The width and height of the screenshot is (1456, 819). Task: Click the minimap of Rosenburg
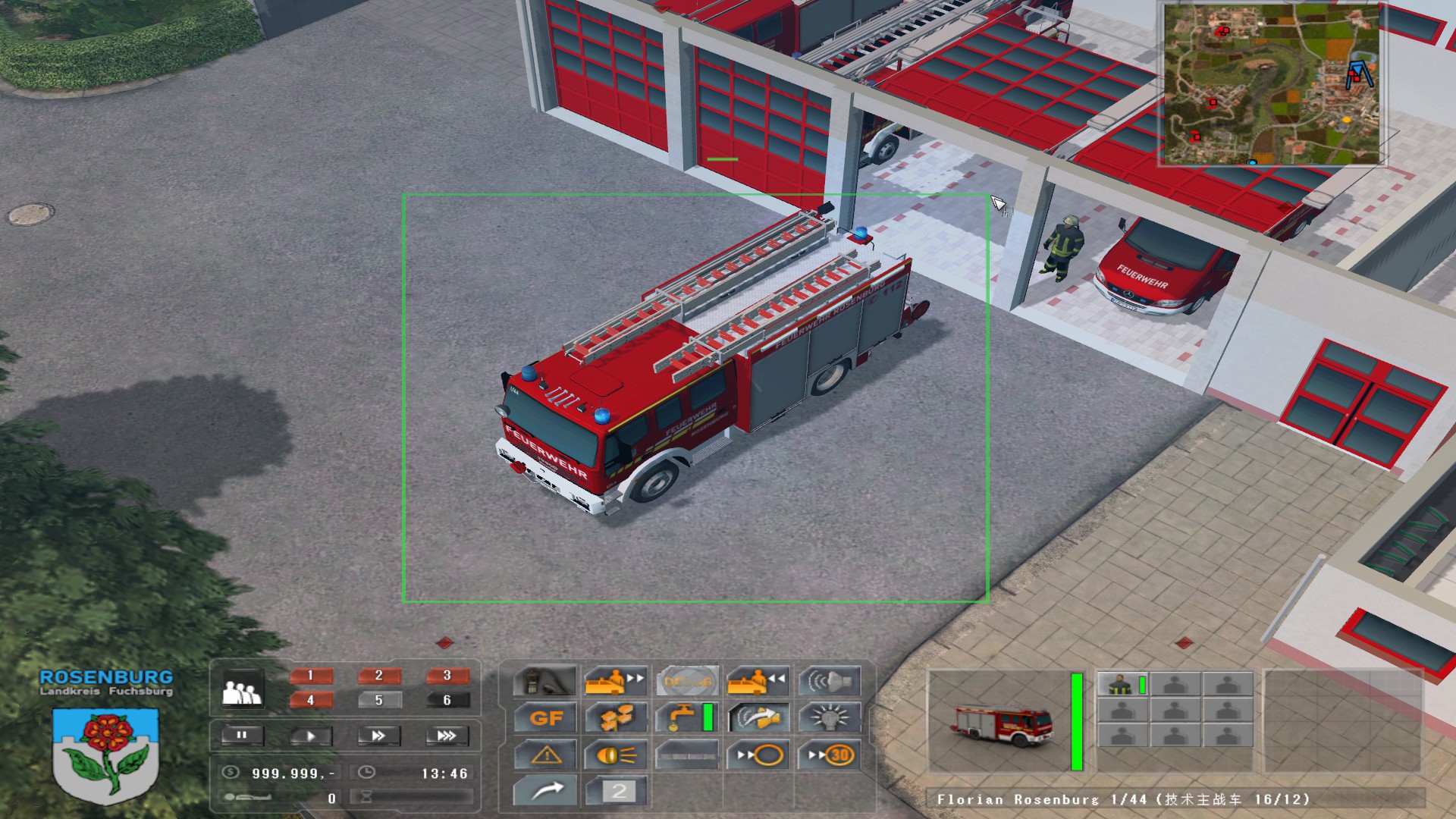(x=1272, y=83)
